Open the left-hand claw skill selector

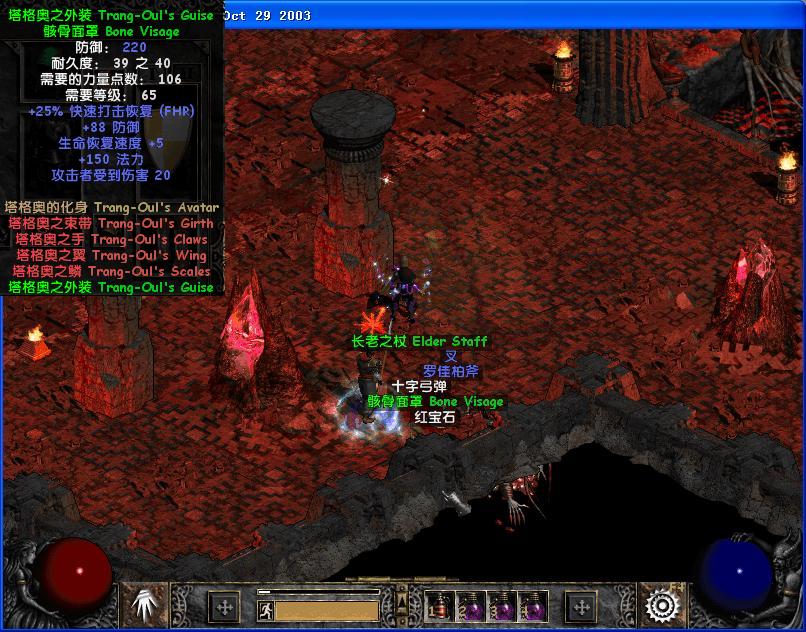tap(147, 605)
